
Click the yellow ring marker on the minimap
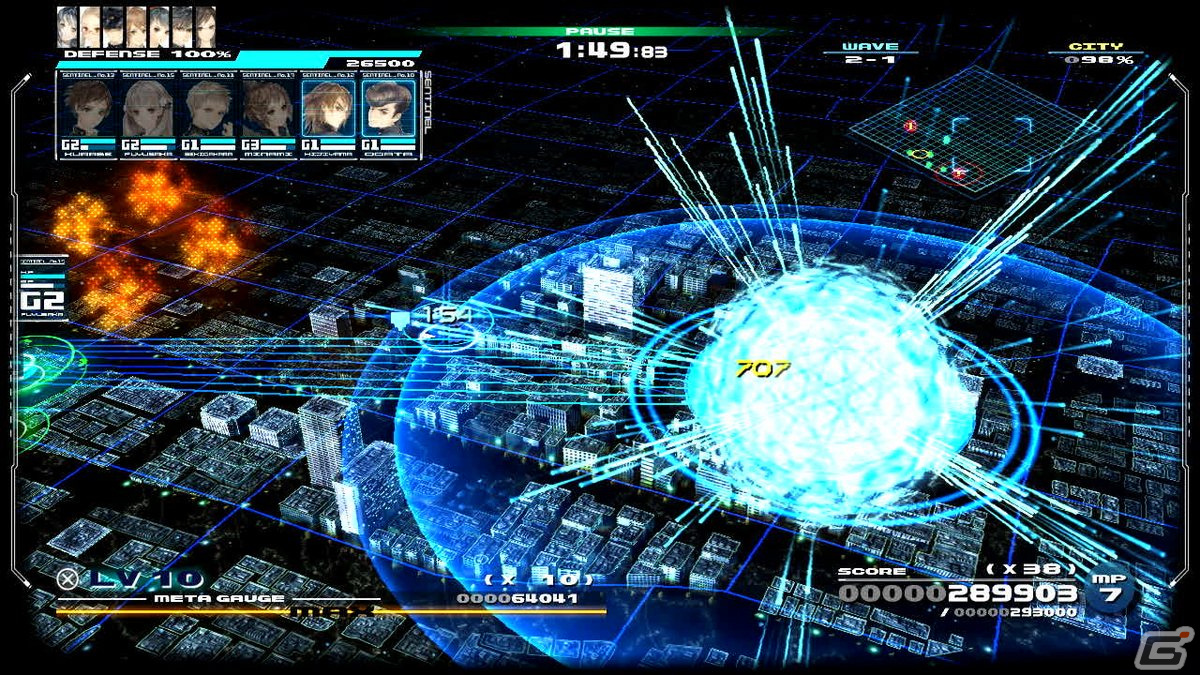(x=921, y=155)
